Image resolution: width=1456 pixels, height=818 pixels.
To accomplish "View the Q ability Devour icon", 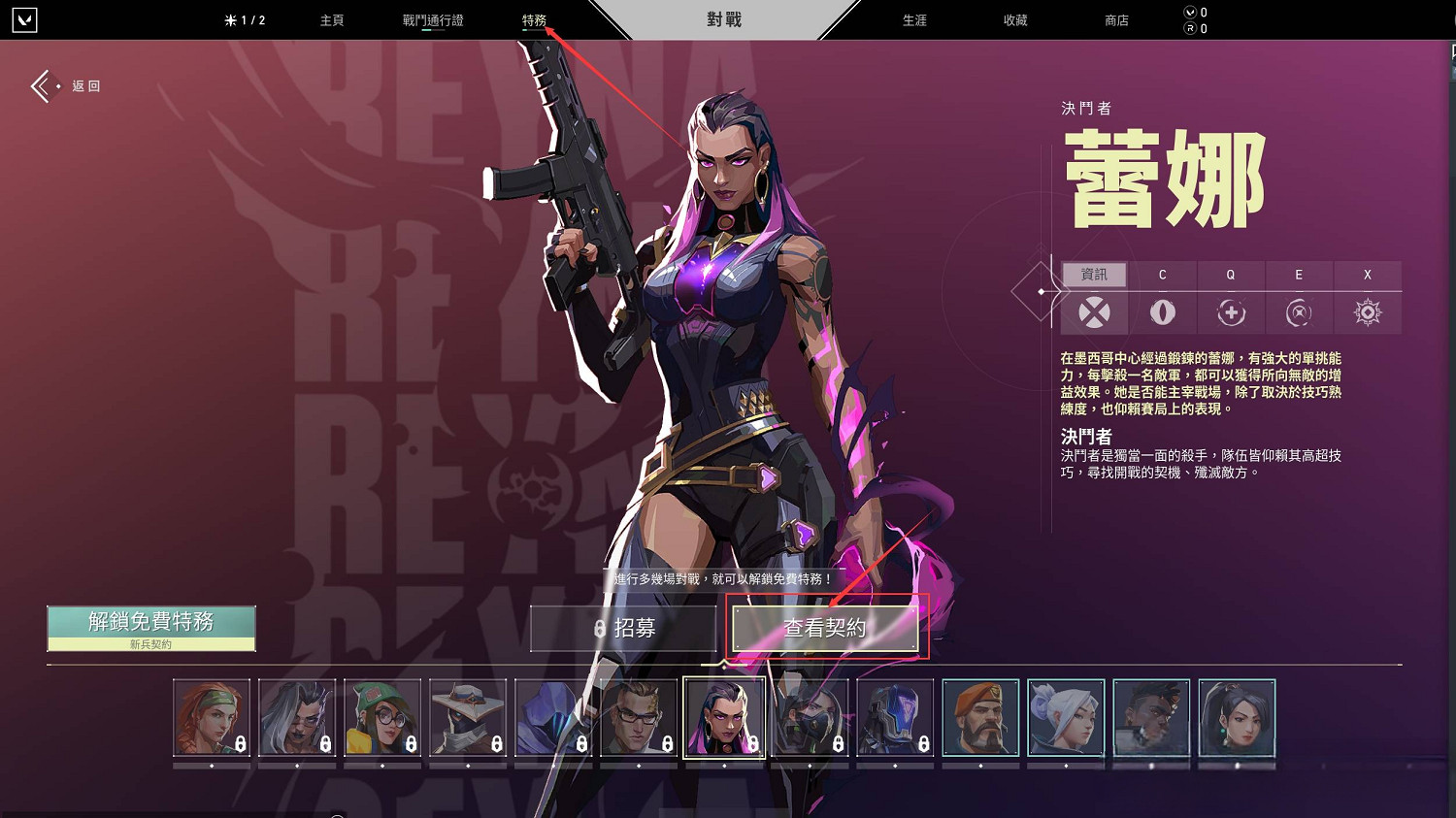I will [x=1231, y=312].
